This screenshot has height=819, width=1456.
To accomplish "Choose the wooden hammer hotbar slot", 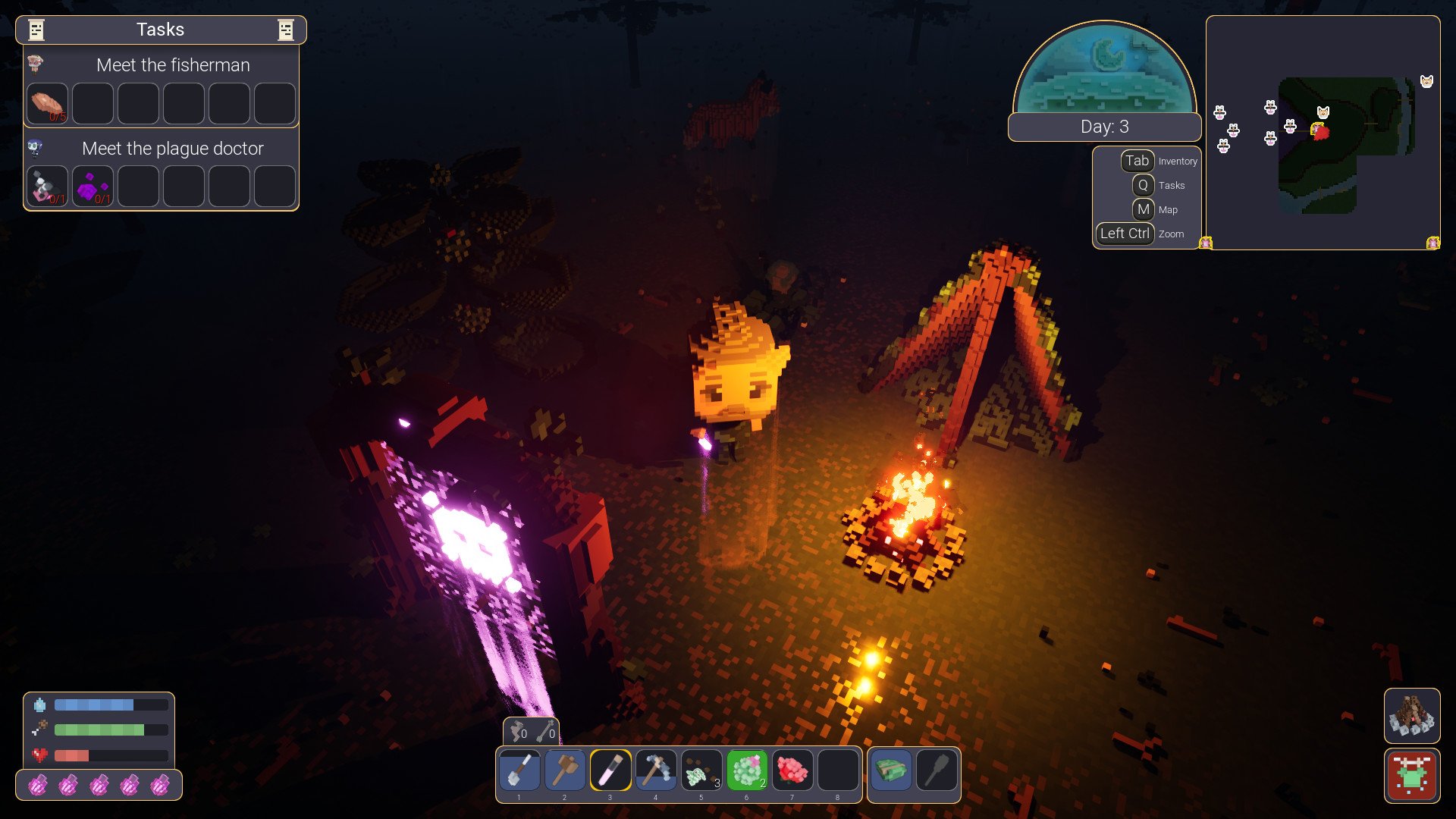I will [x=565, y=770].
